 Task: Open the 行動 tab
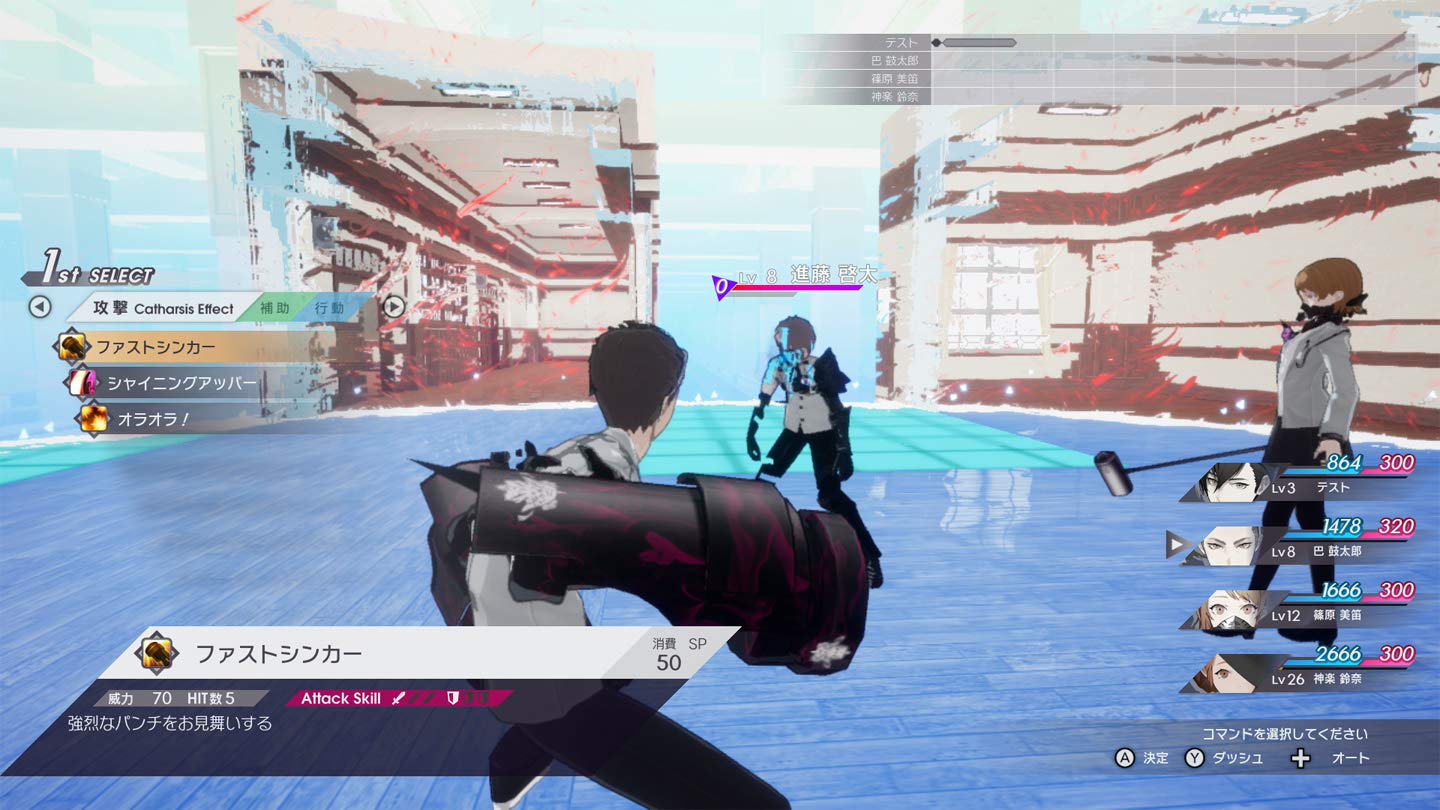click(329, 308)
